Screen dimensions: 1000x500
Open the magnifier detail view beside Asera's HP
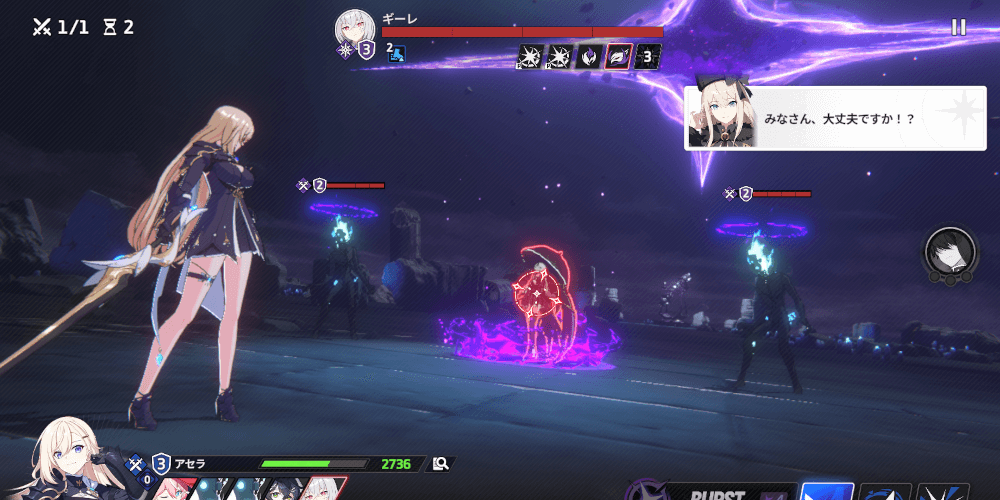tap(440, 464)
